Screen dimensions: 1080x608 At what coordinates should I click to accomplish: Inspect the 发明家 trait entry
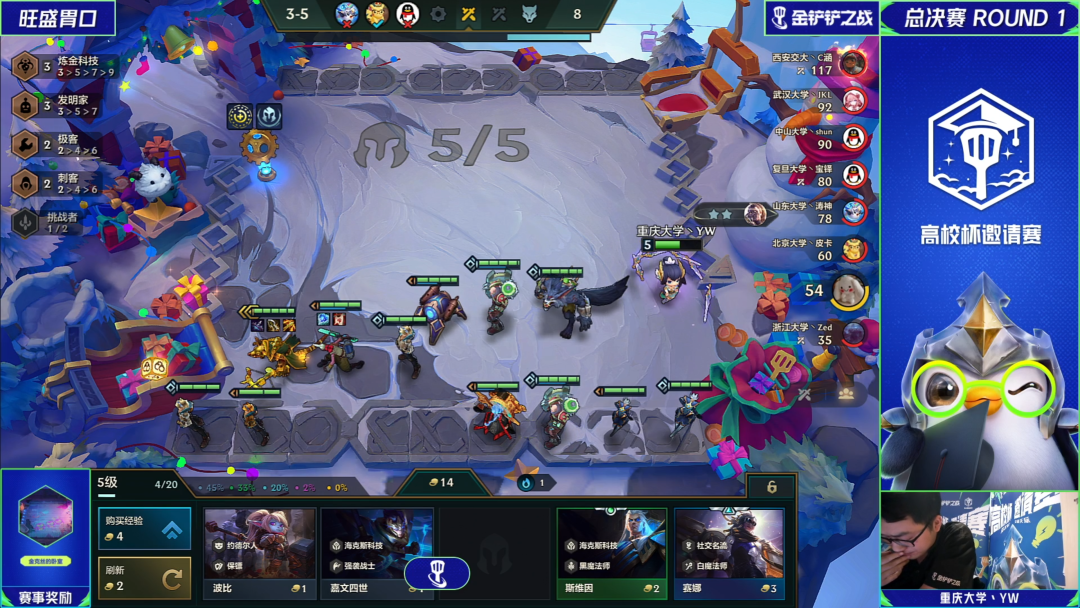click(64, 105)
